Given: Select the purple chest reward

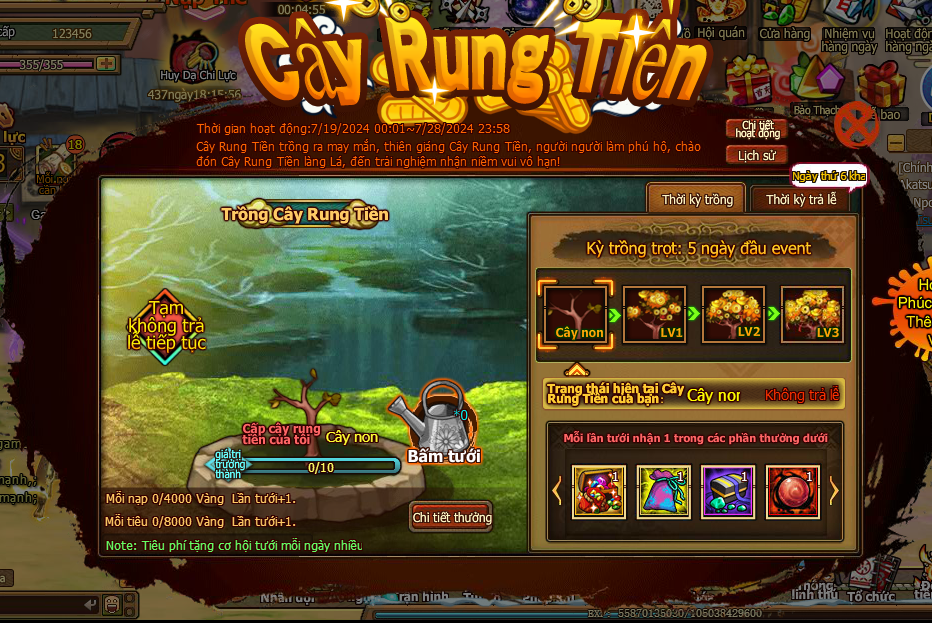Looking at the screenshot, I should [728, 491].
